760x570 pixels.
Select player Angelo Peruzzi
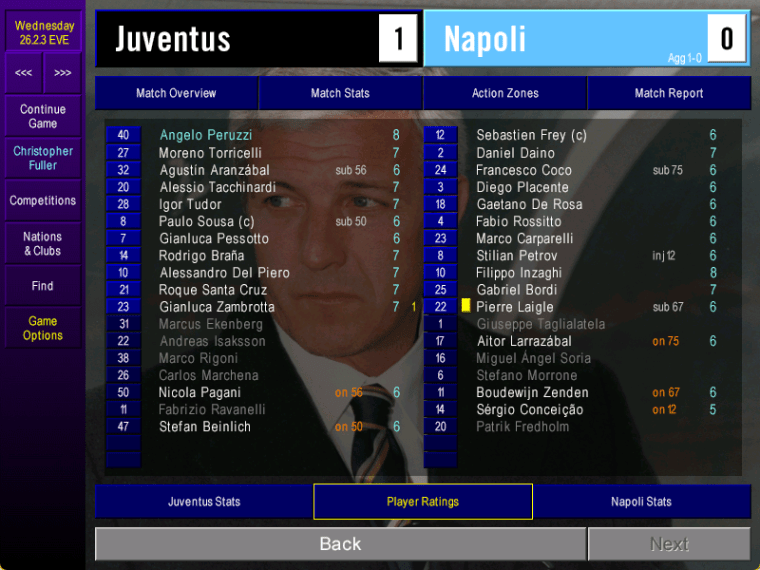point(205,135)
